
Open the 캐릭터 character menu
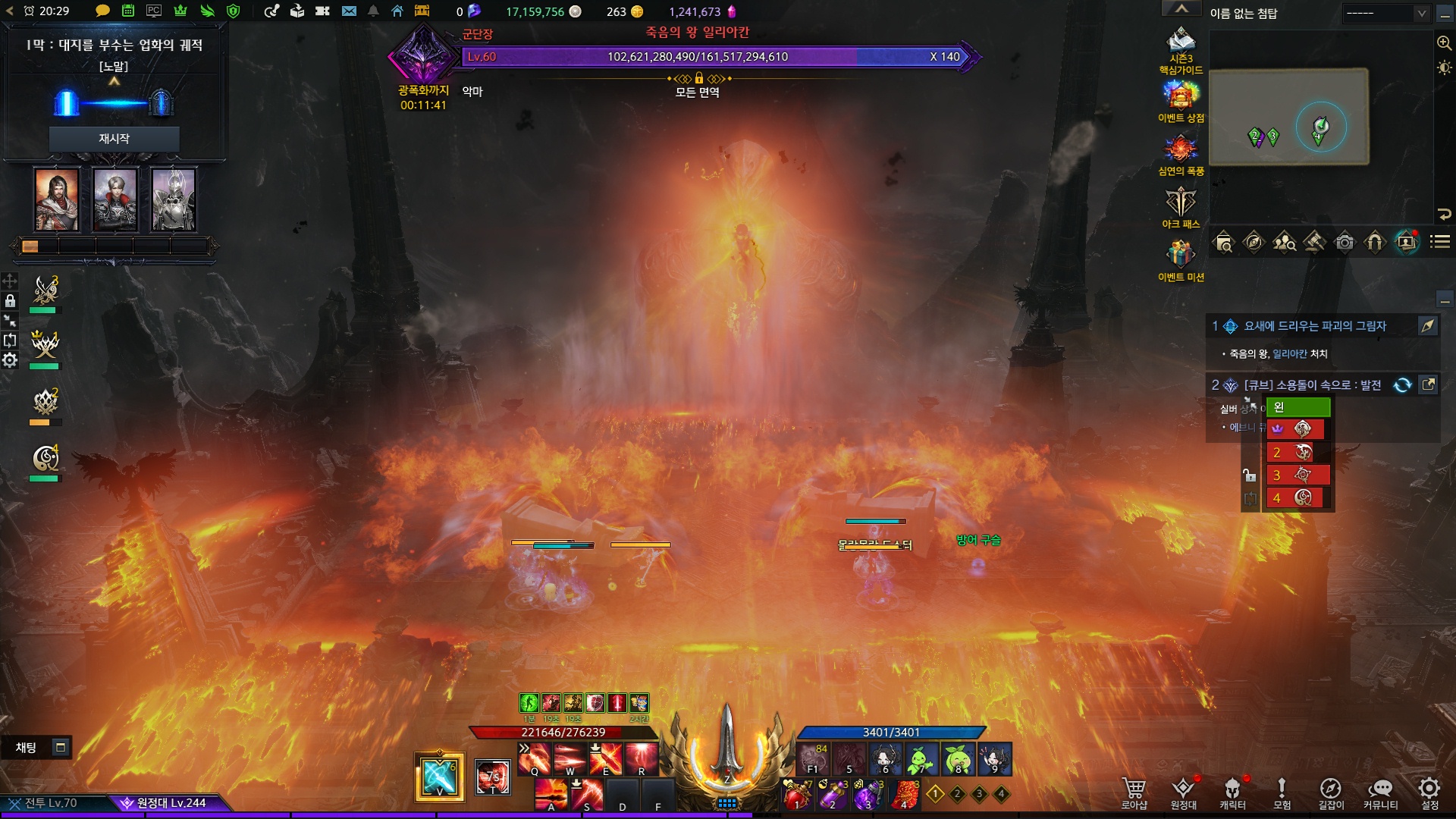[x=1232, y=792]
